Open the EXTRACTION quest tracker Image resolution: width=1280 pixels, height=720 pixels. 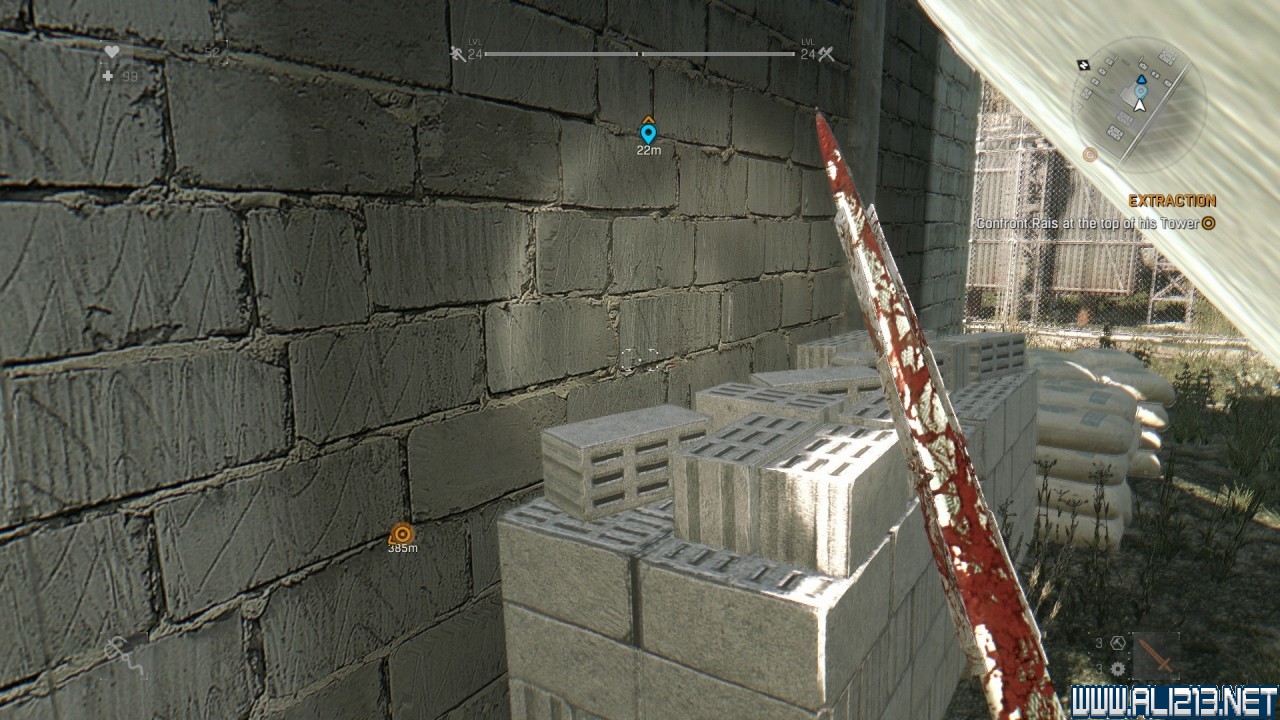click(1172, 200)
